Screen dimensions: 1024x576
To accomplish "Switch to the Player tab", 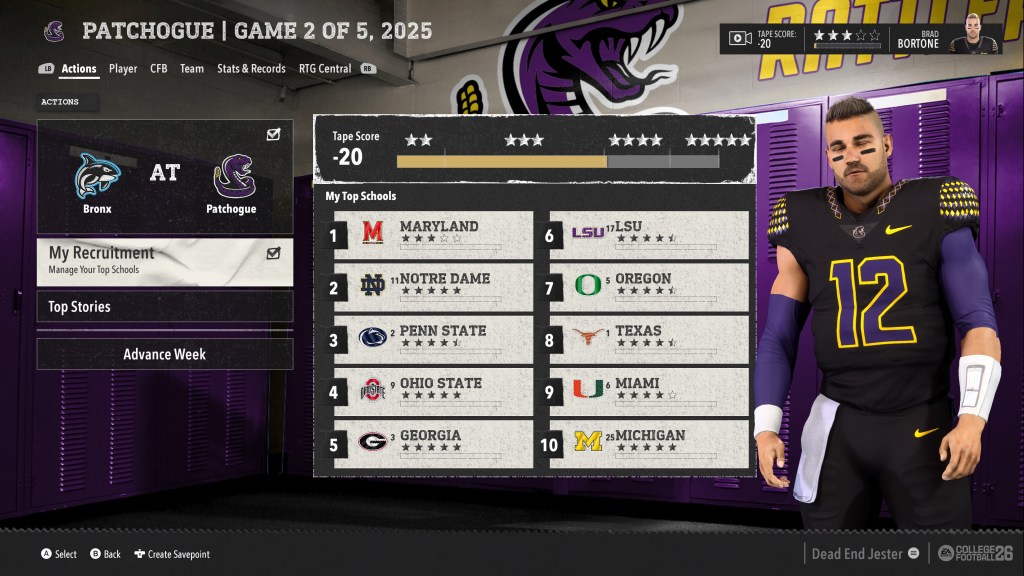I will 123,69.
